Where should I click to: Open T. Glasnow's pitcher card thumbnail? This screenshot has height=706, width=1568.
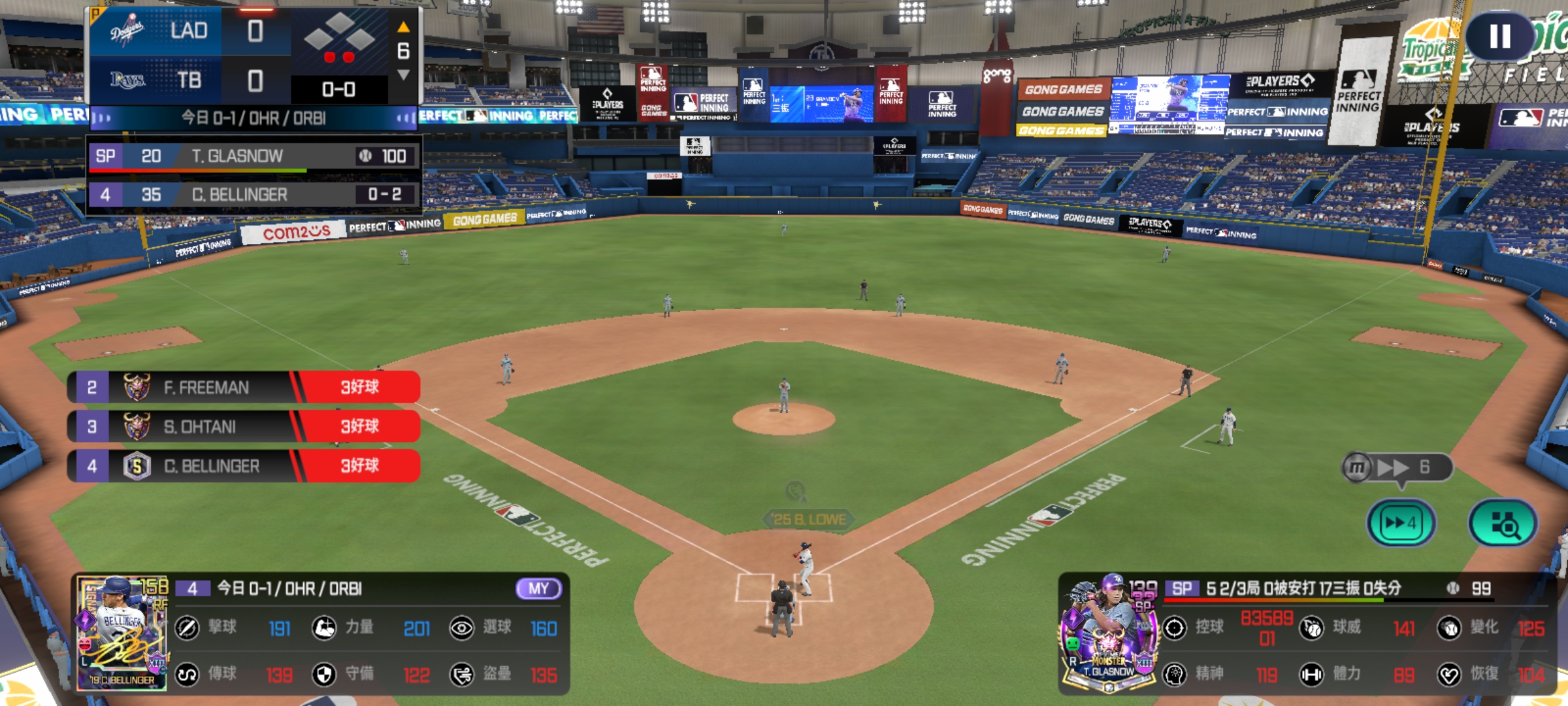click(1109, 633)
